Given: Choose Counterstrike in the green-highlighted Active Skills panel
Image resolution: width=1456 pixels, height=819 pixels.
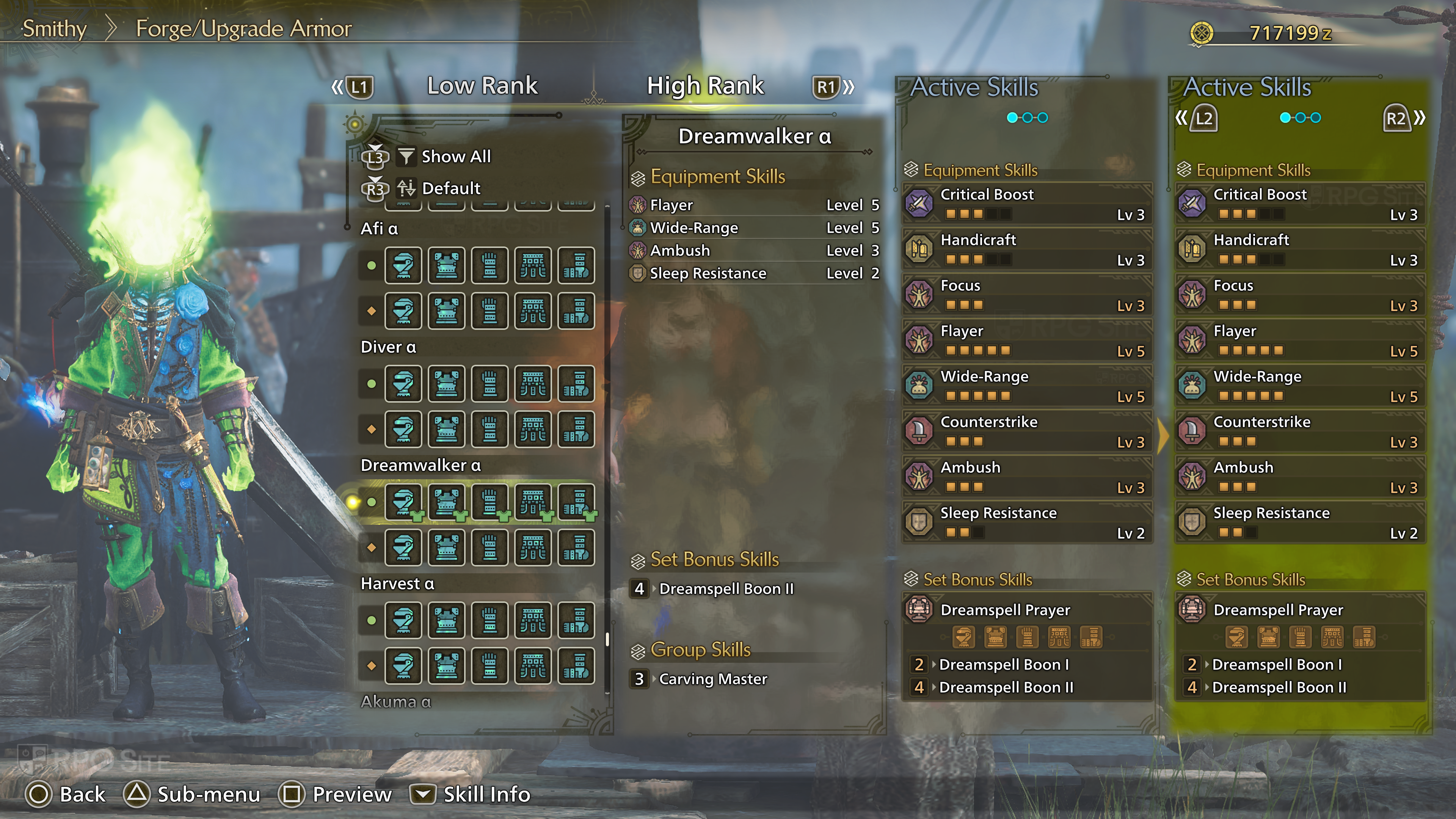Looking at the screenshot, I should point(1300,431).
